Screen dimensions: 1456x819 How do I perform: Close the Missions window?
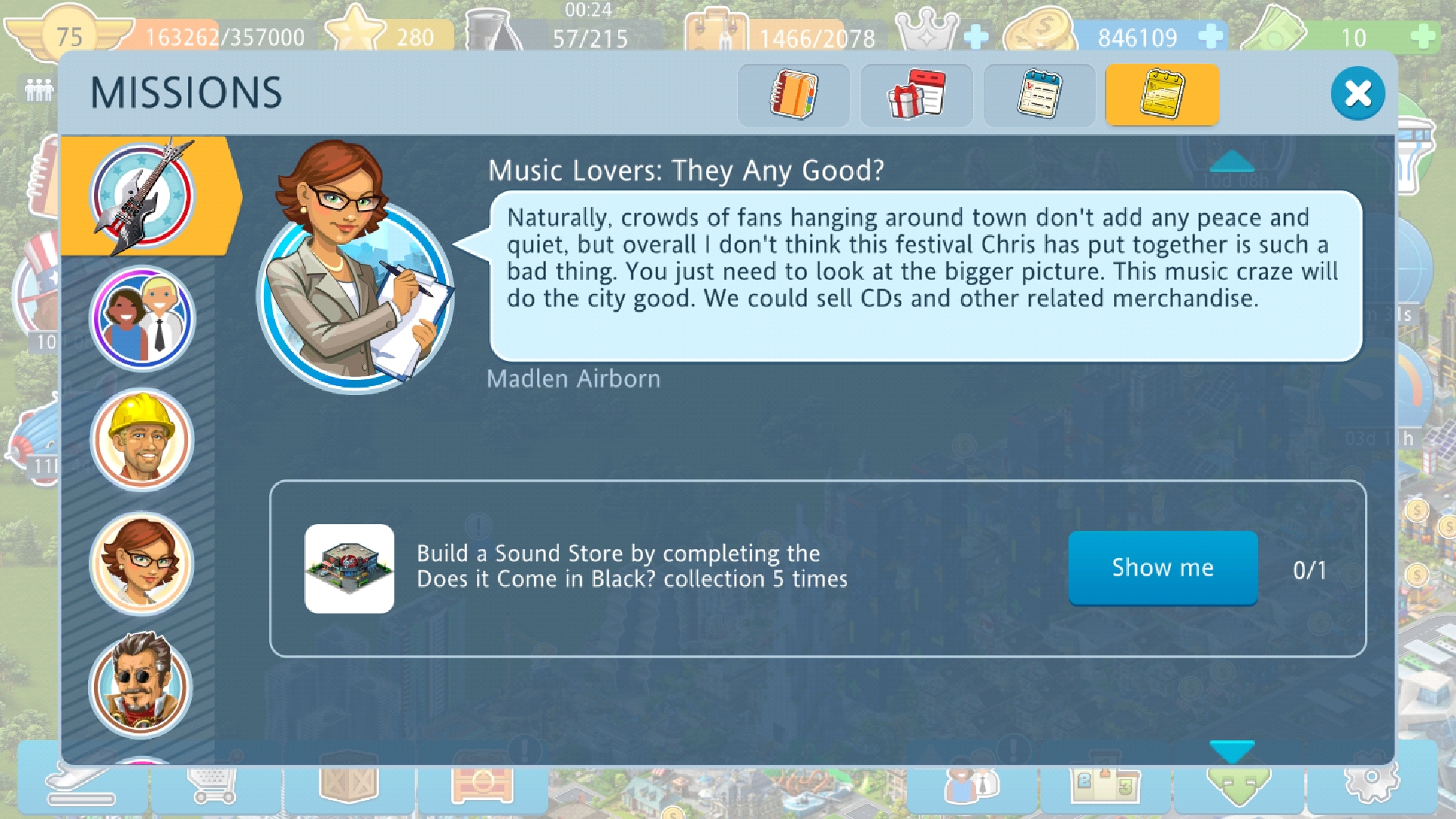(x=1357, y=93)
